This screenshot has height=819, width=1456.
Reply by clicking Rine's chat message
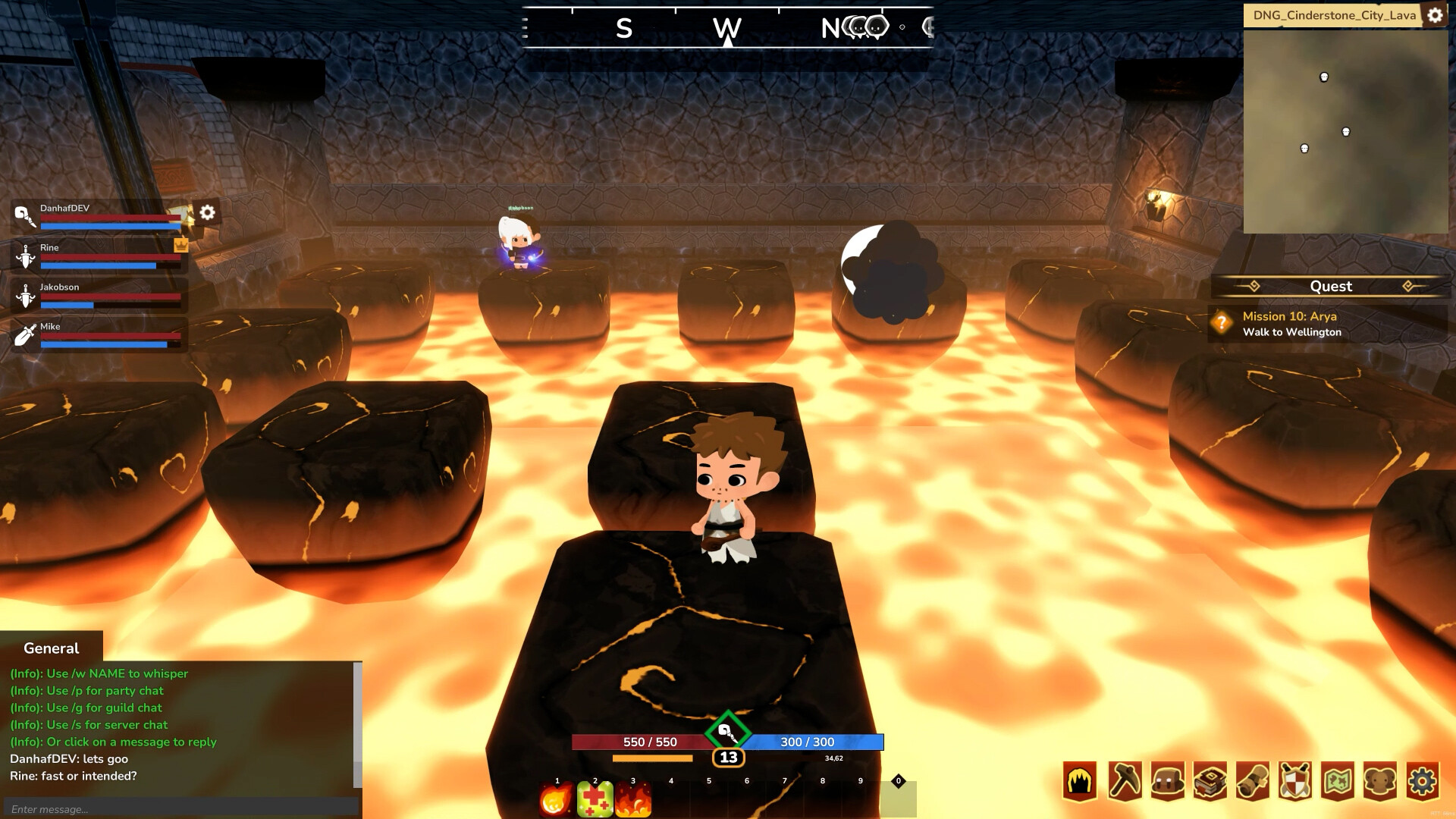(72, 776)
